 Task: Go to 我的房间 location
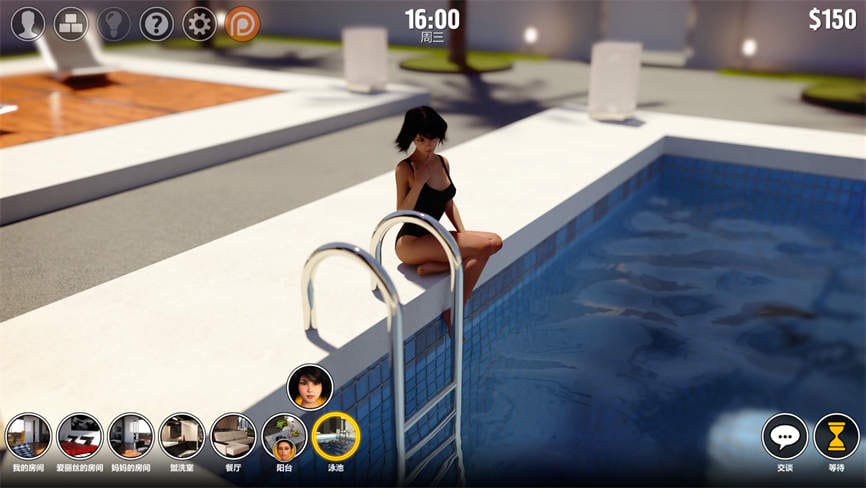click(28, 436)
